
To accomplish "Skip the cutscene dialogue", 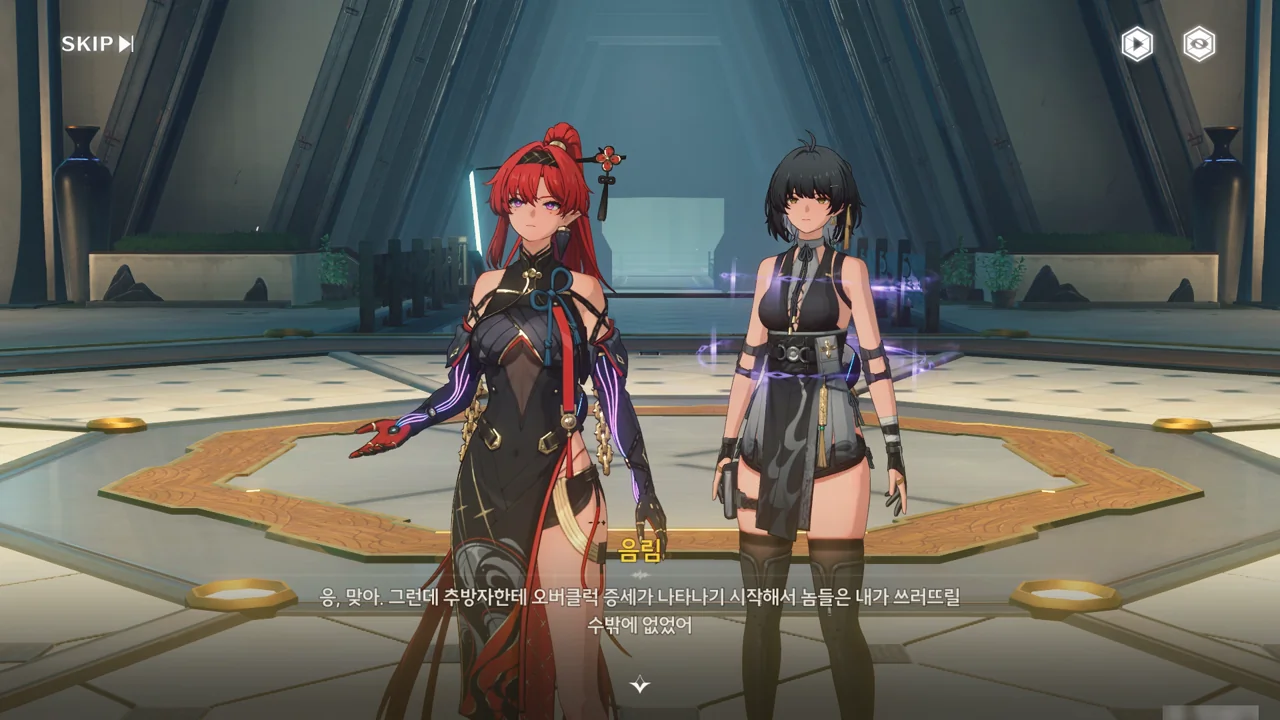I will [97, 44].
